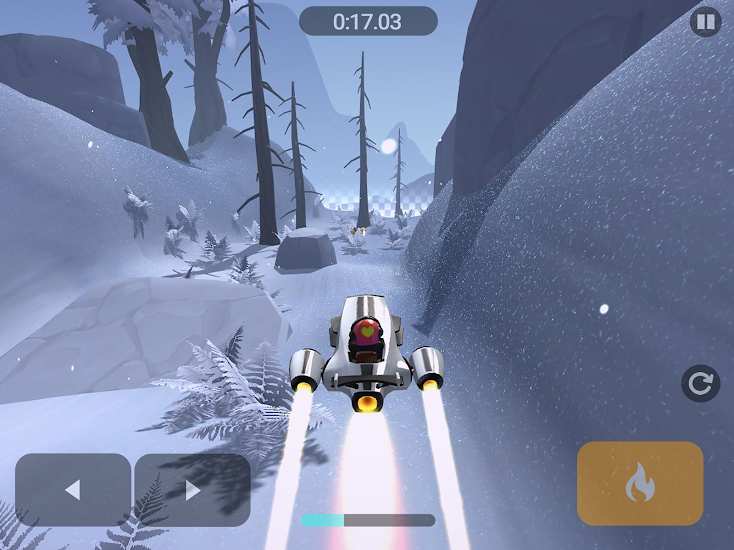Steer left with the left arrow button
734x550 pixels.
coord(73,490)
